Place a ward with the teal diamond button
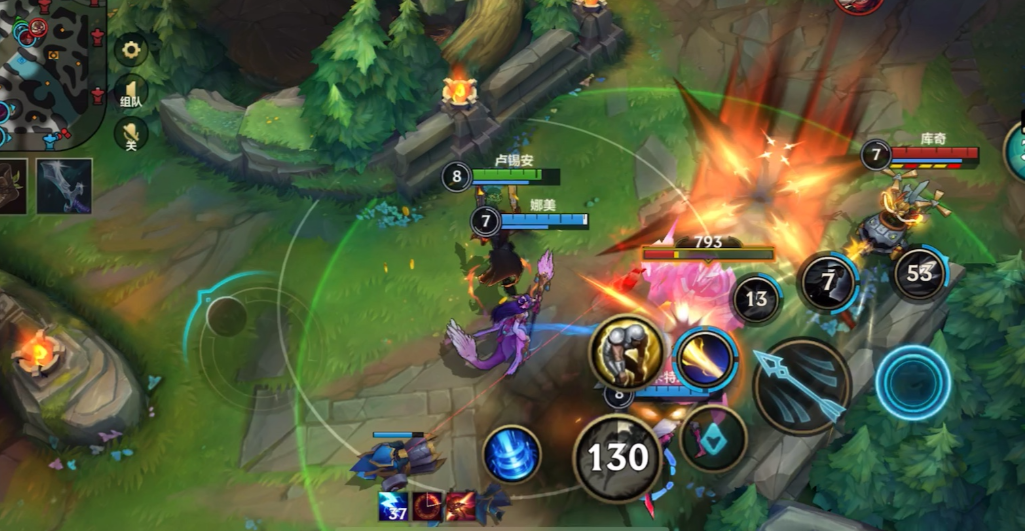This screenshot has height=531, width=1025. [713, 438]
